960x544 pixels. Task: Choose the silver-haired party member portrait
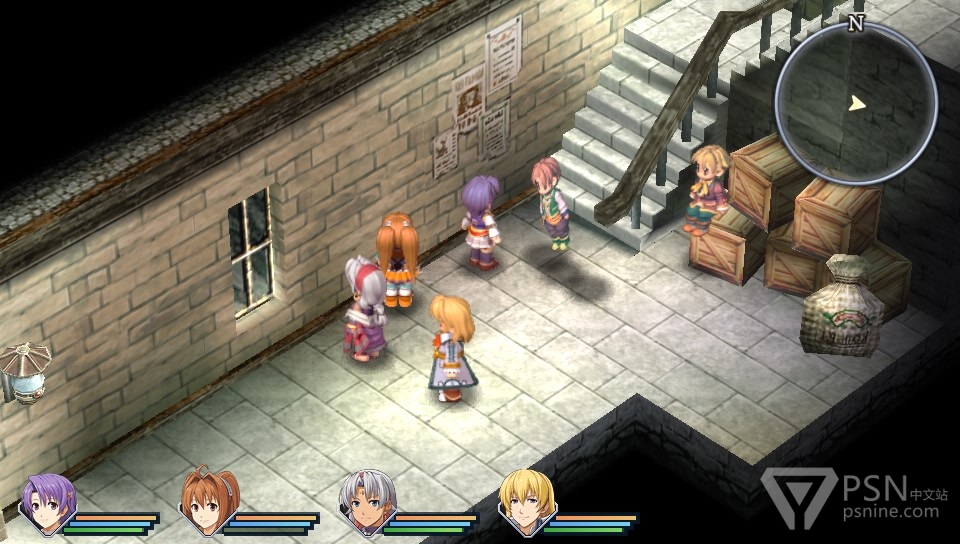367,500
